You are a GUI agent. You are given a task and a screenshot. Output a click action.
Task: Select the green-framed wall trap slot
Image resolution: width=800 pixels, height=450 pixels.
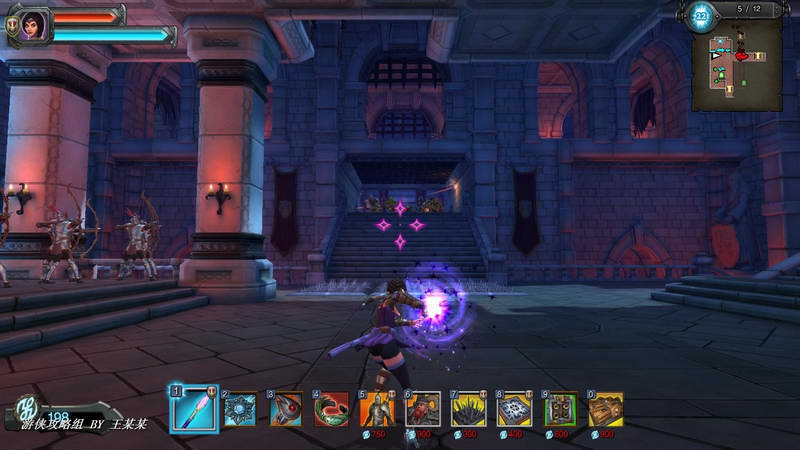pos(561,409)
